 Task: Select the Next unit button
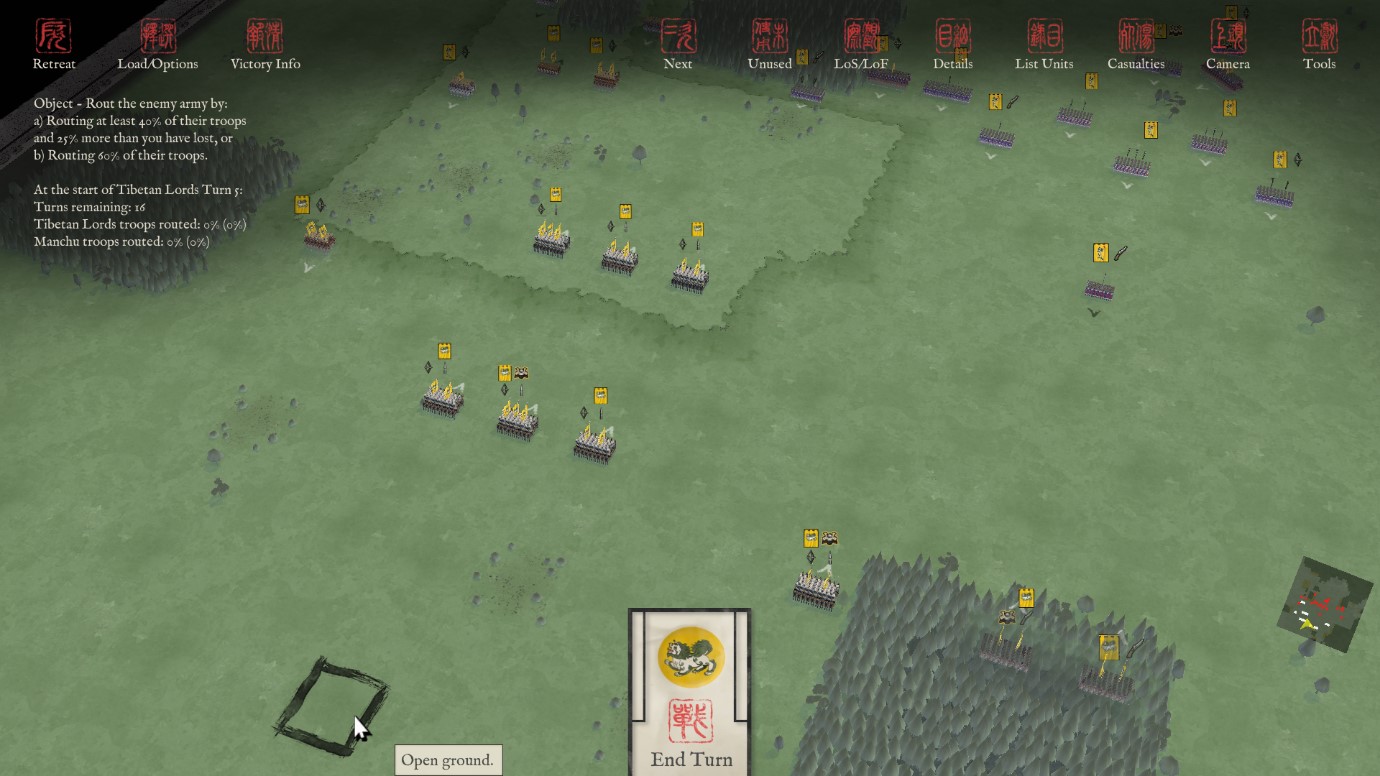click(x=678, y=45)
